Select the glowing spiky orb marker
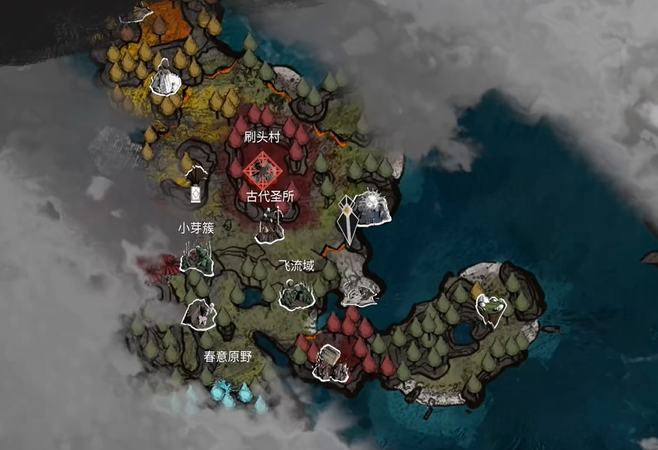 374,204
